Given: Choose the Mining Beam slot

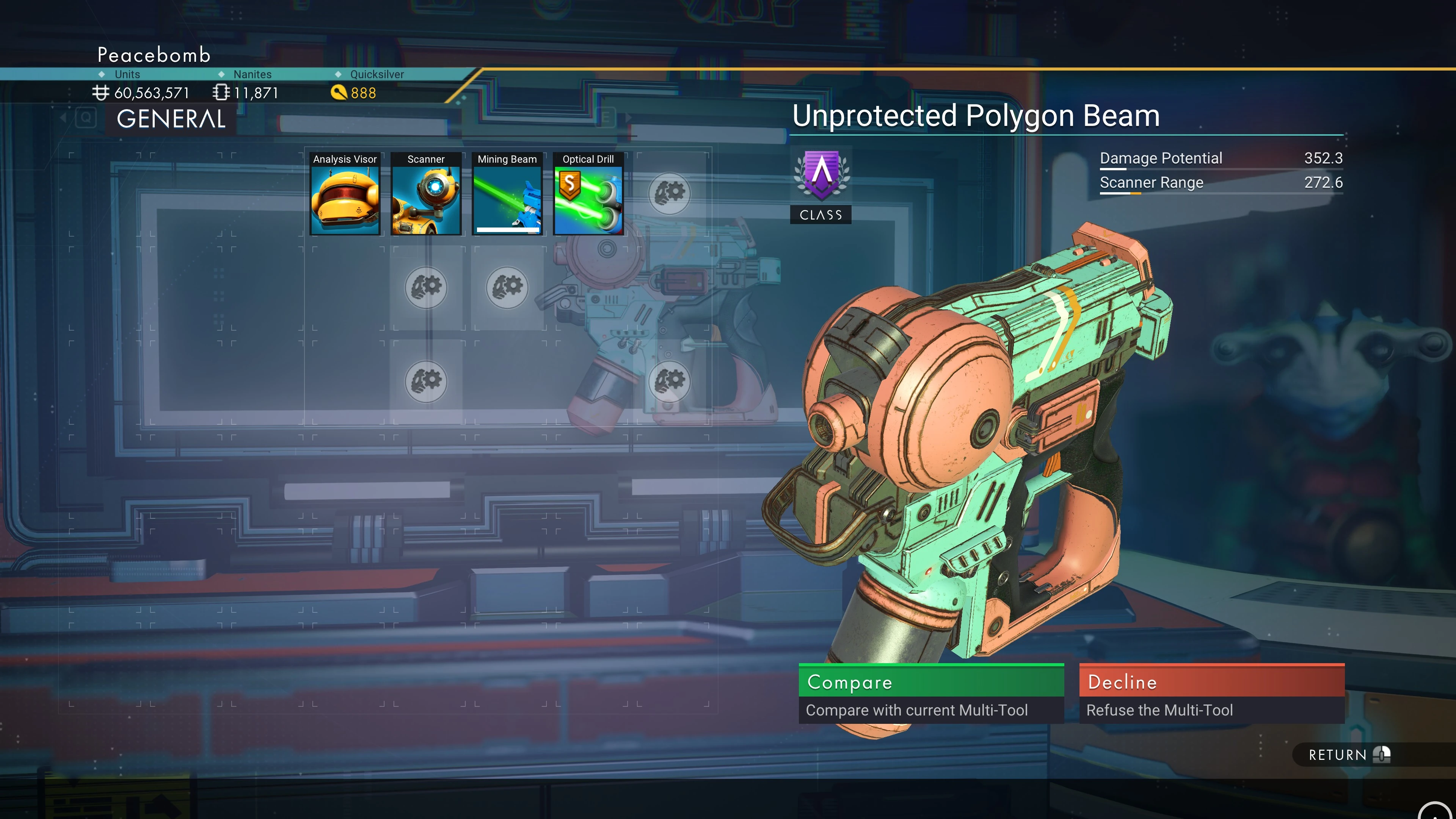Looking at the screenshot, I should click(x=507, y=194).
